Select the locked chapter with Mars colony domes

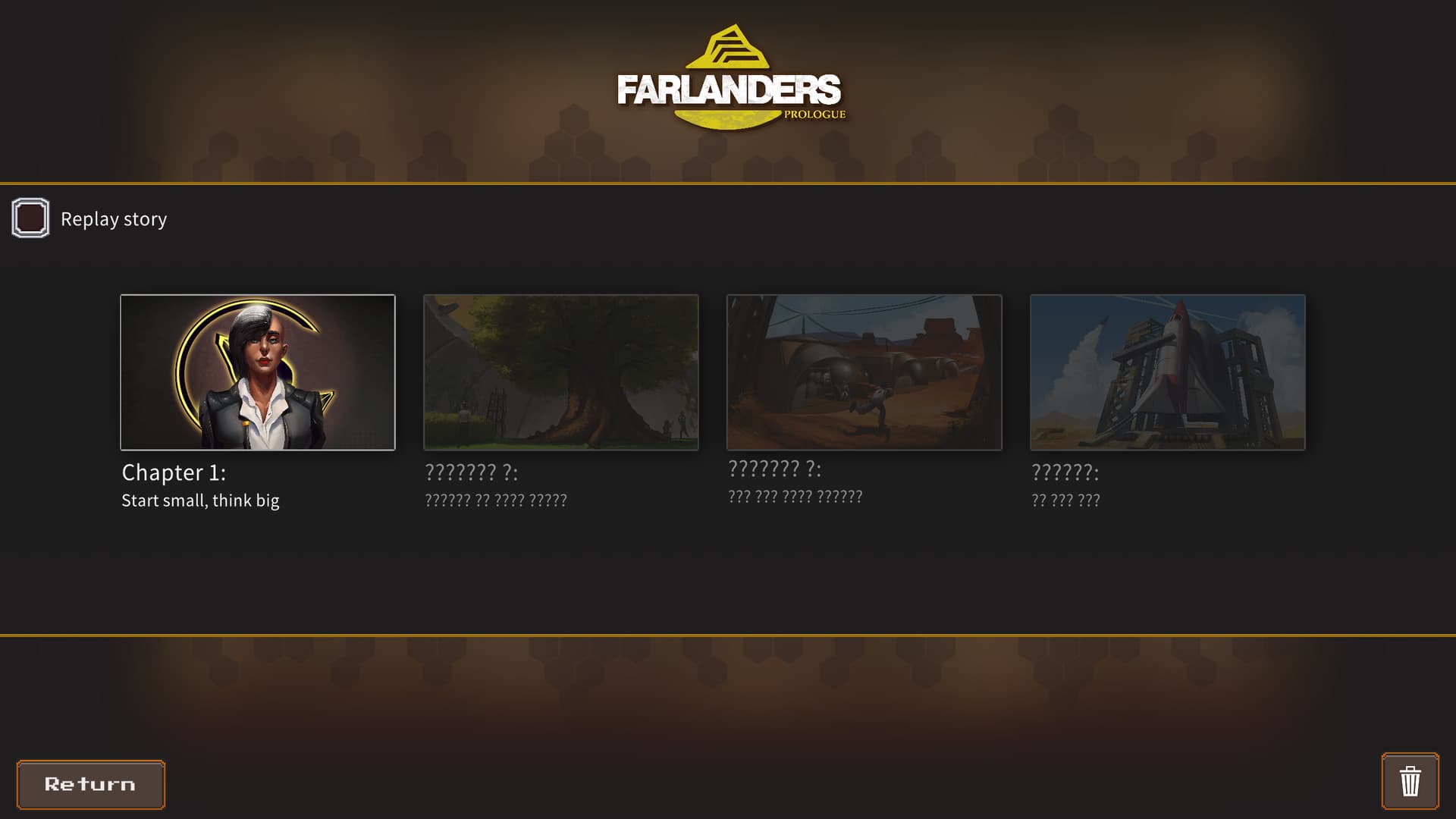point(864,372)
